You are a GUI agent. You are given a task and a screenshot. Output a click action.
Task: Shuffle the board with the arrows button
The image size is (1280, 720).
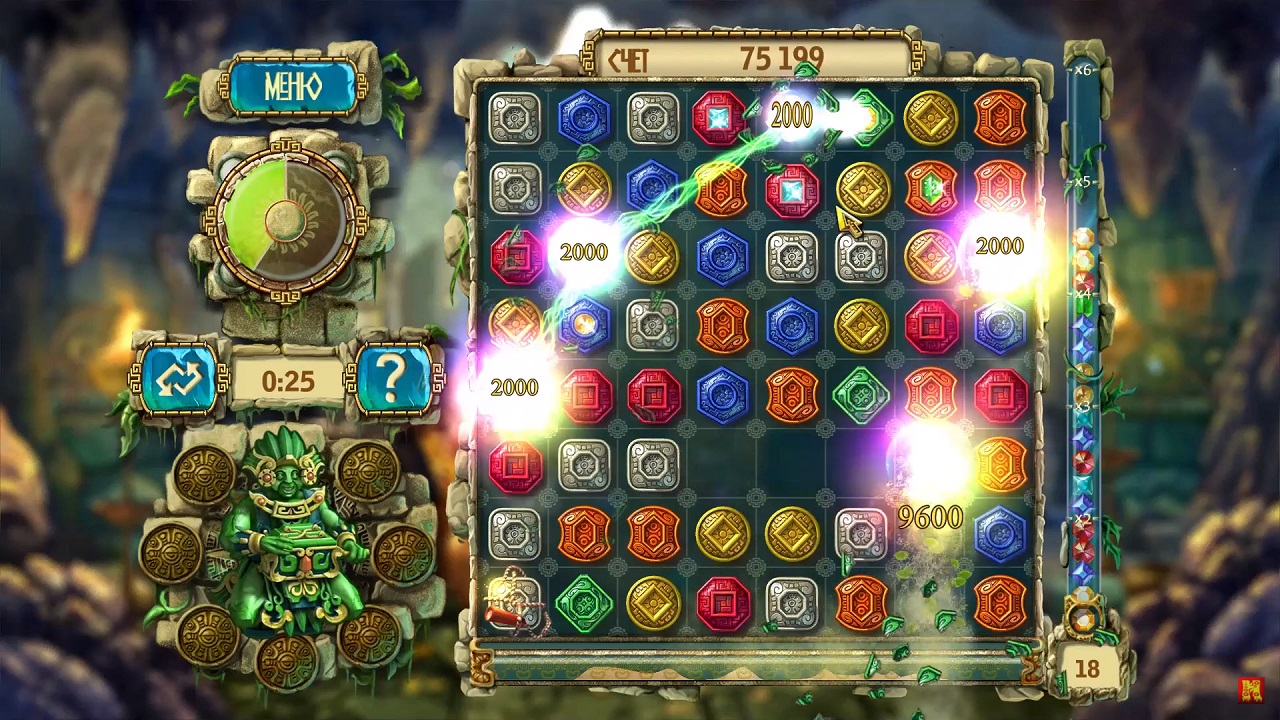[179, 379]
